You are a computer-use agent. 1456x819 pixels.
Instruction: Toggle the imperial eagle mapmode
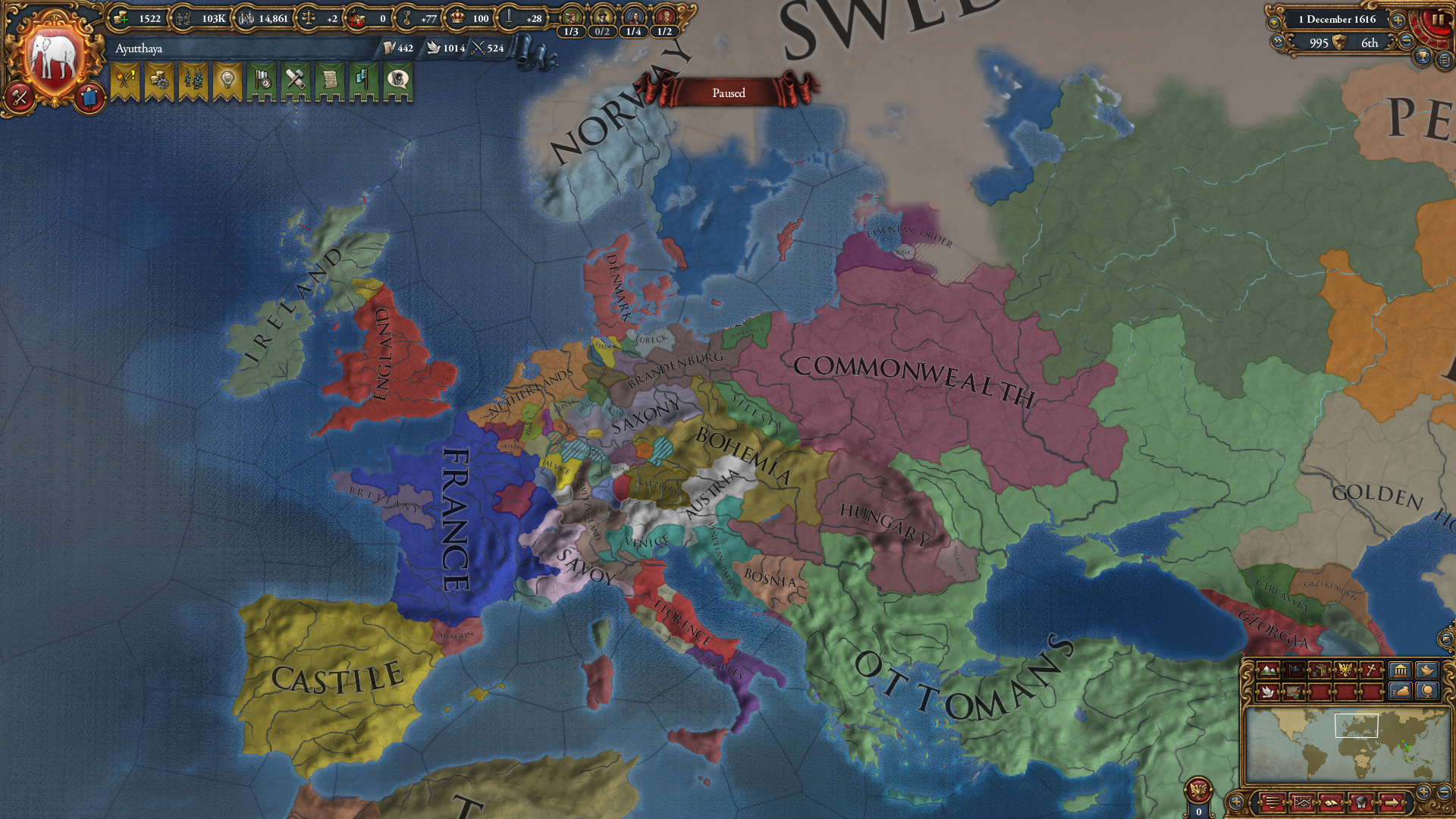pos(1345,670)
